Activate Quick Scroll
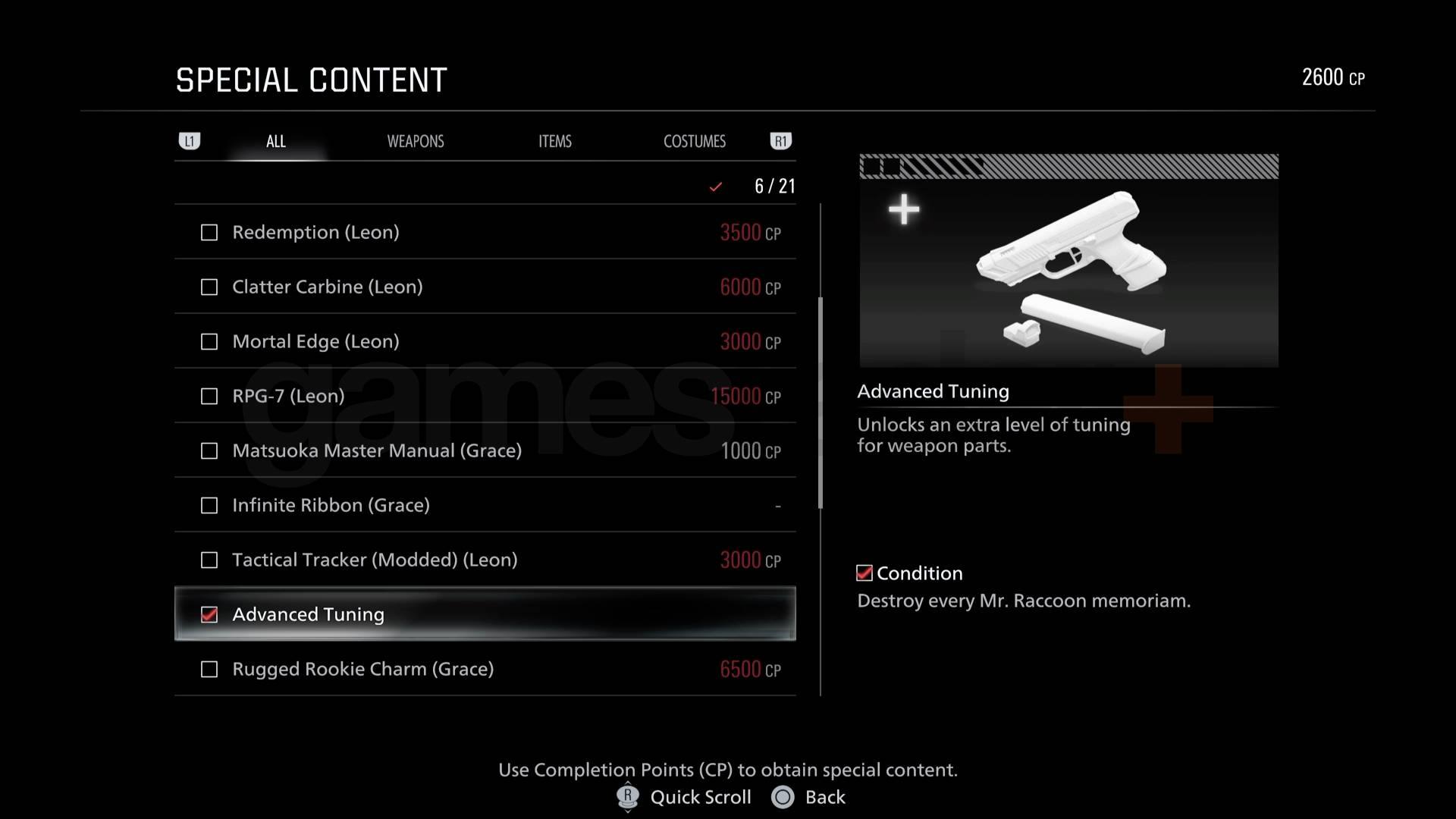The height and width of the screenshot is (819, 1456). click(x=698, y=797)
